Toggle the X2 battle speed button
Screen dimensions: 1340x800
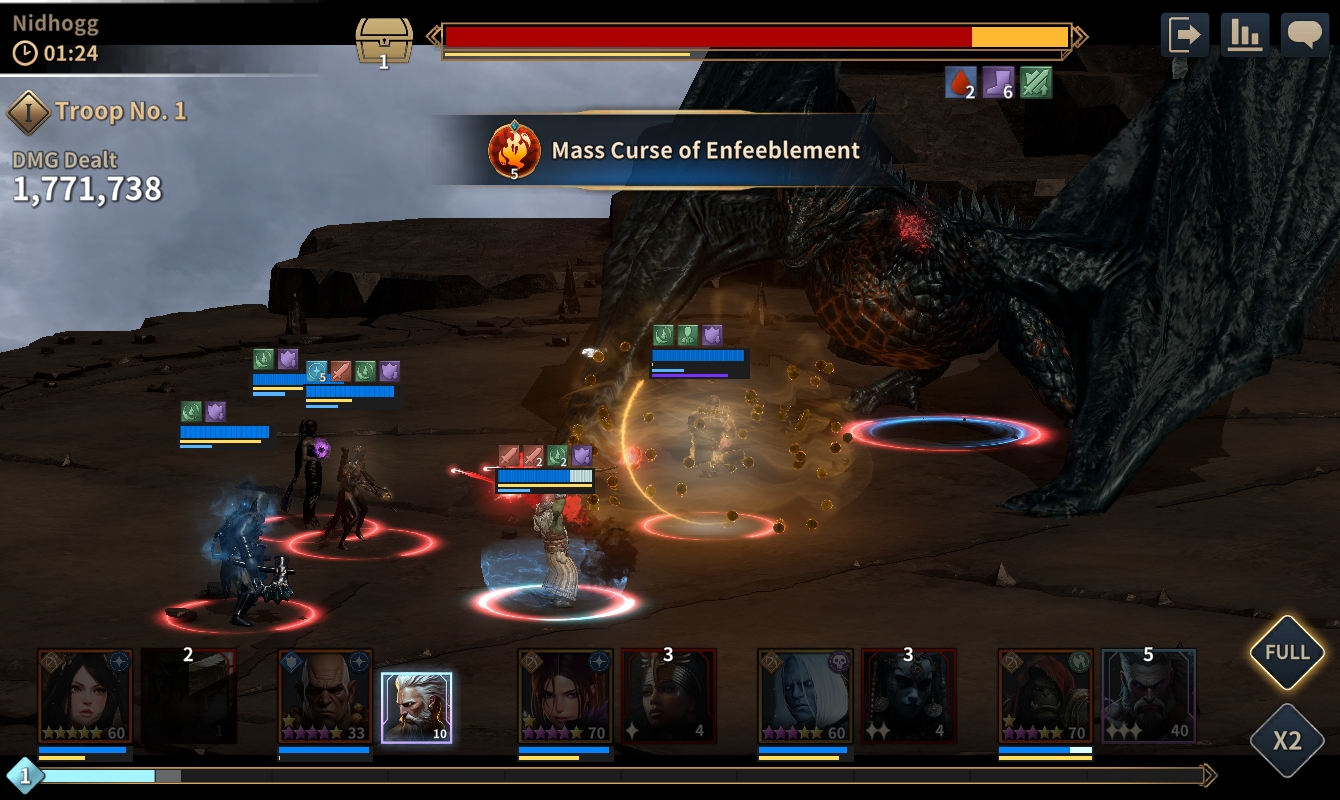point(1287,741)
